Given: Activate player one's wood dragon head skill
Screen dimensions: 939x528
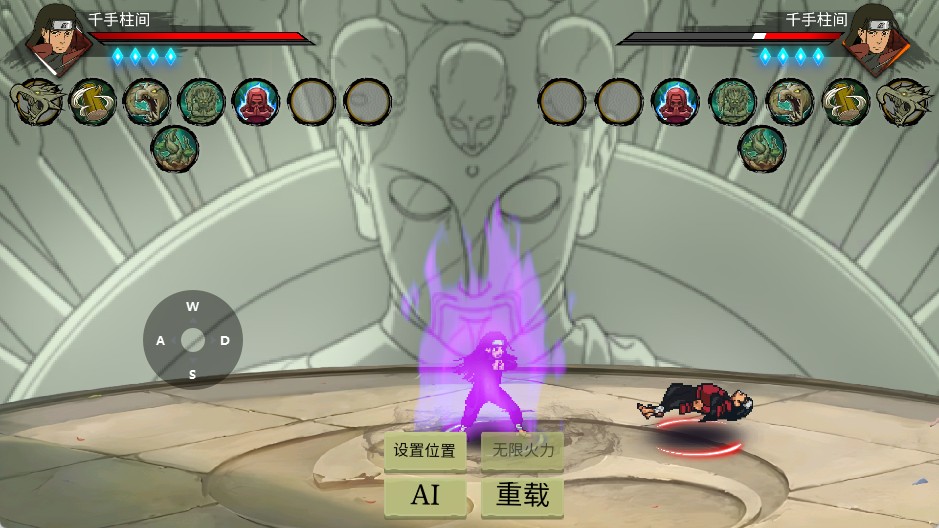Looking at the screenshot, I should [37, 101].
